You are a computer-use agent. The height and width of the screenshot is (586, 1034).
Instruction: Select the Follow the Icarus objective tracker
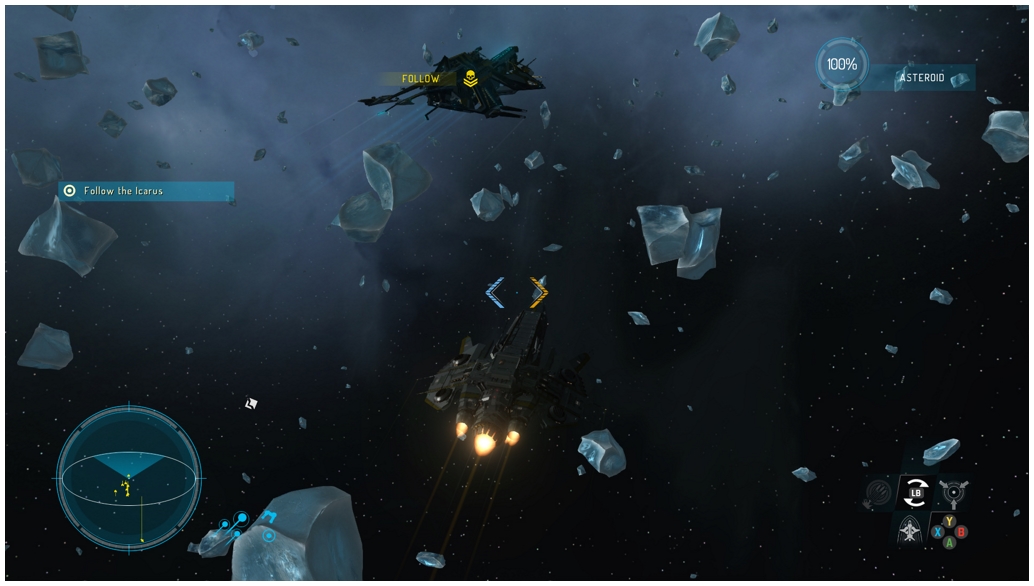146,191
